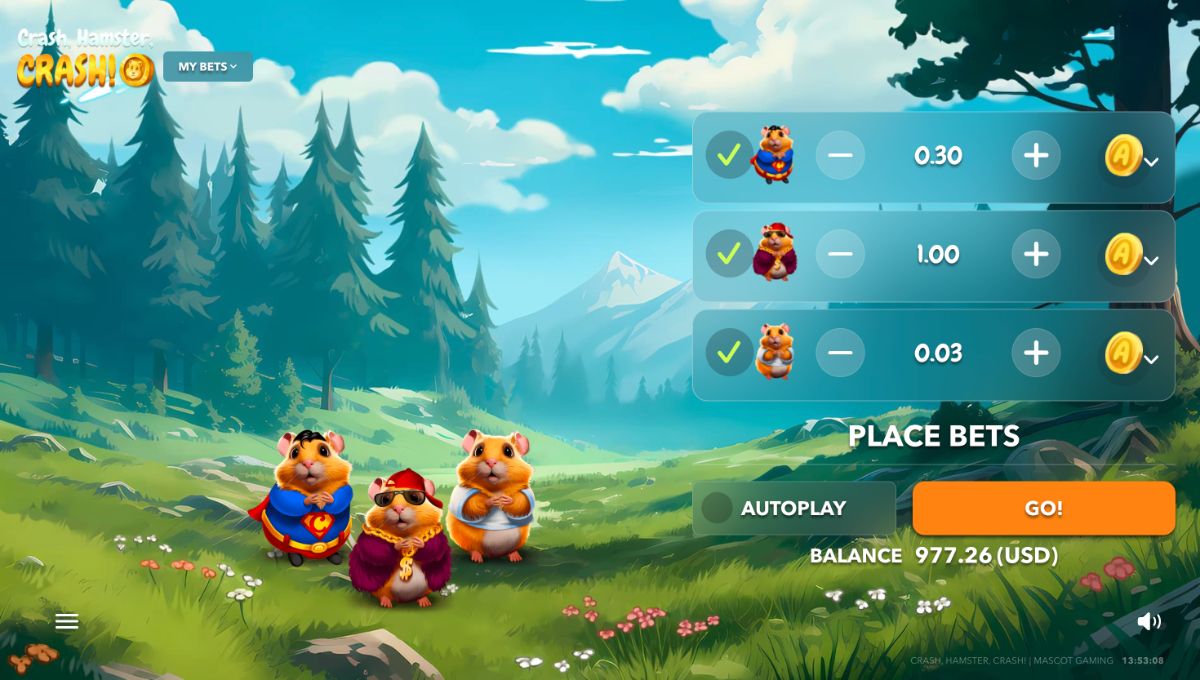Decrease the superhero hamster's 0.30 bet
This screenshot has height=680, width=1200.
point(840,155)
